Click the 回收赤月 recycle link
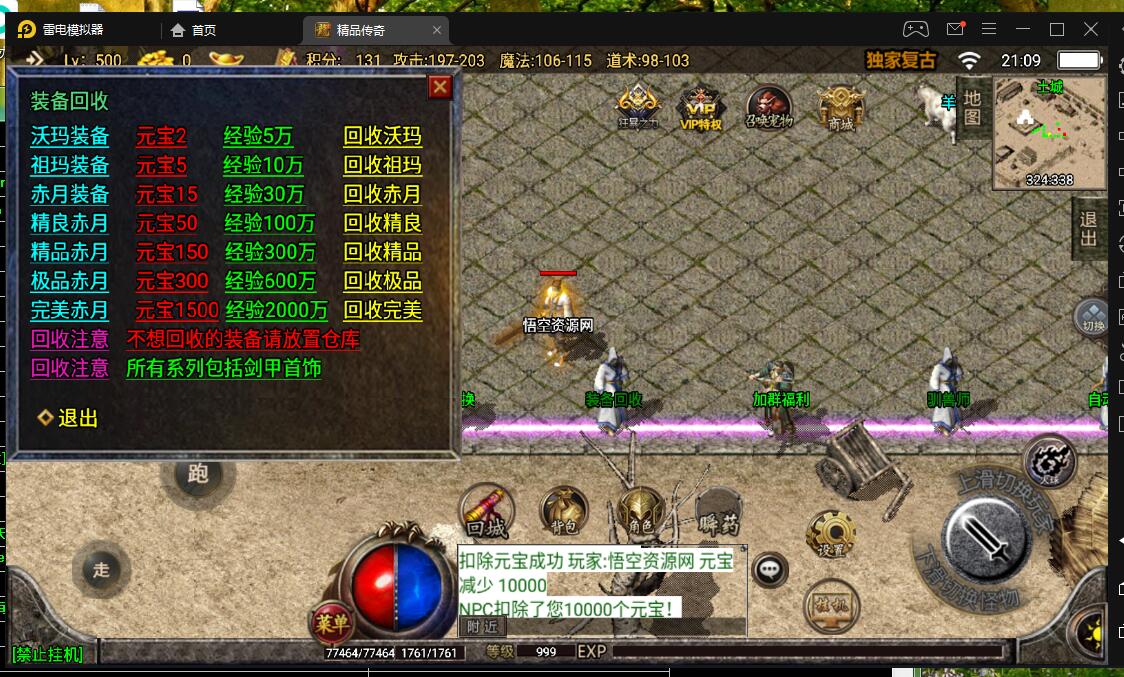This screenshot has width=1124, height=677. 382,194
